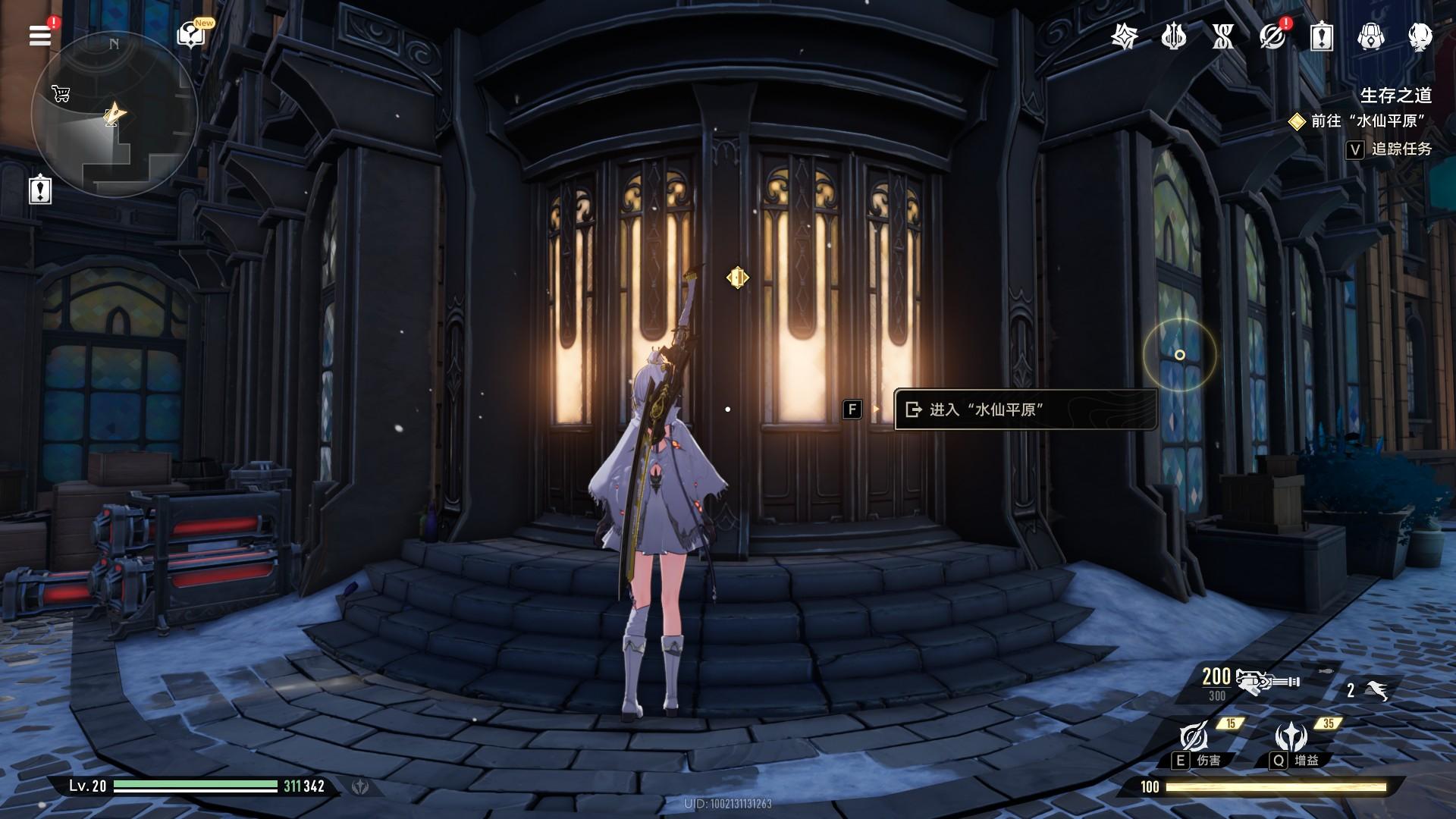Select the shopping cart marker on minimap

point(61,94)
